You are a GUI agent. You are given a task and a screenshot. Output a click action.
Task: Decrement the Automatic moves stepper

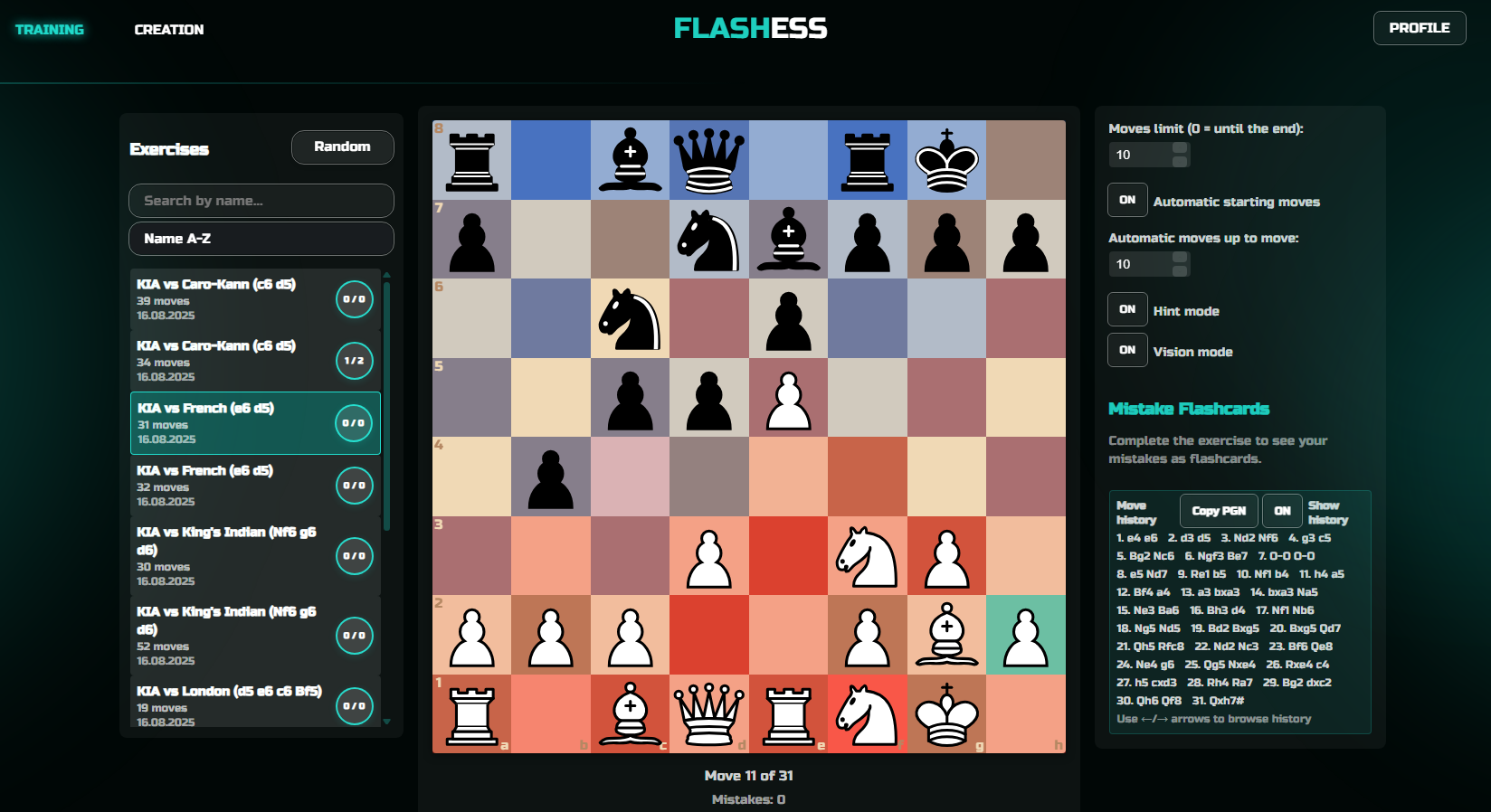(1179, 269)
